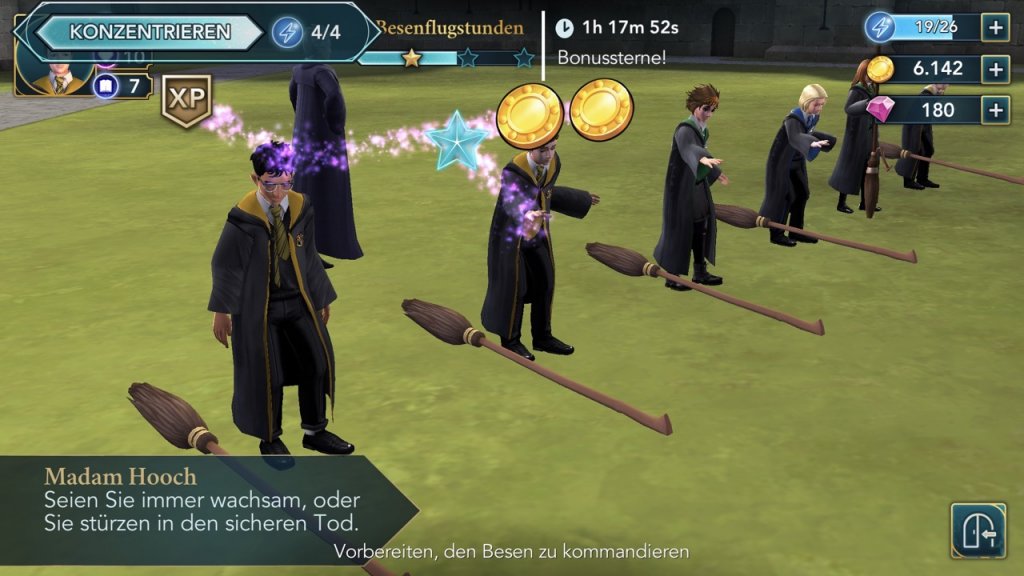Tap the Konzentrieren action button
The width and height of the screenshot is (1024, 576).
(149, 32)
